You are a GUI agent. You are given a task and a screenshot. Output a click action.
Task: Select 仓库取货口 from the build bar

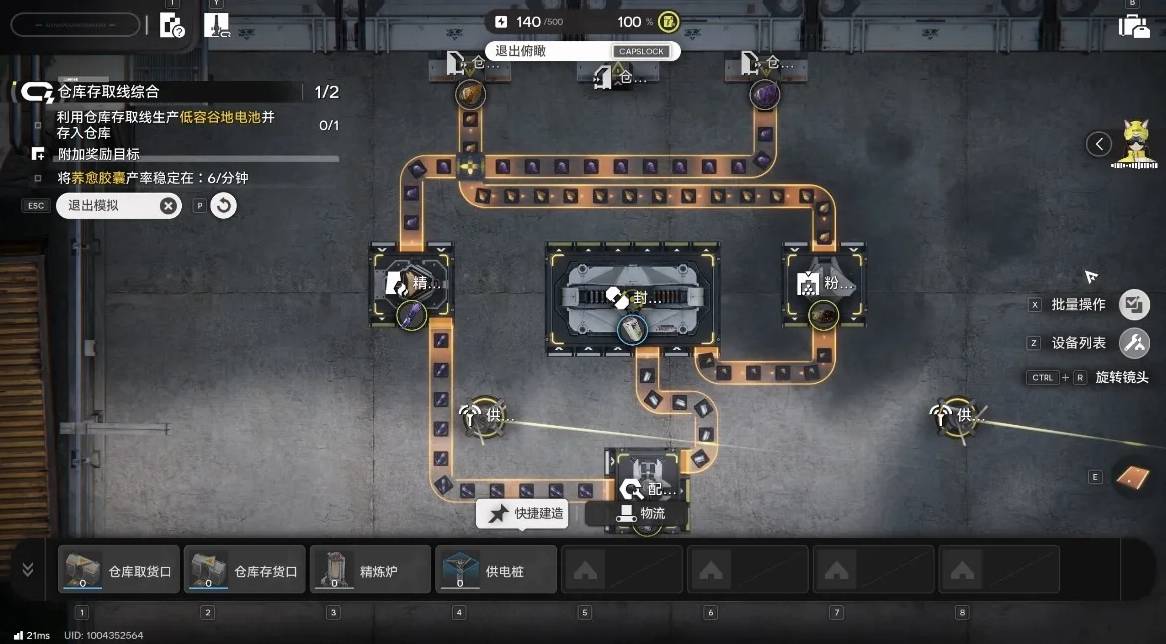119,570
